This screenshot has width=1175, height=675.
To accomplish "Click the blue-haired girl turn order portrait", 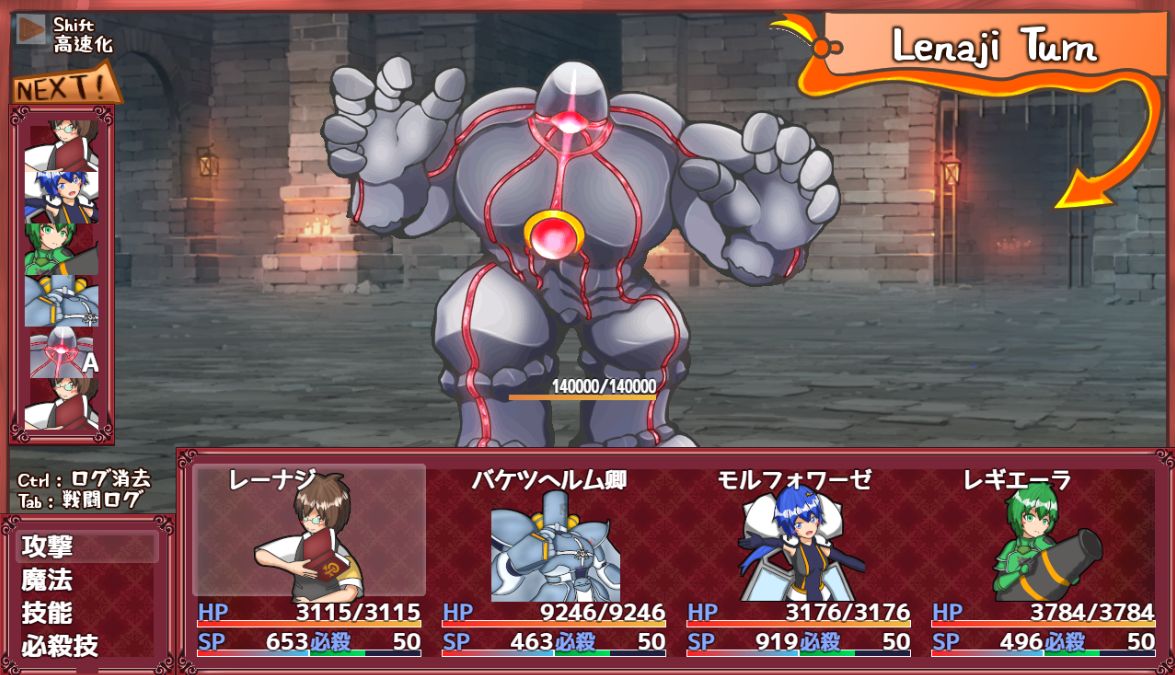I will pos(62,196).
